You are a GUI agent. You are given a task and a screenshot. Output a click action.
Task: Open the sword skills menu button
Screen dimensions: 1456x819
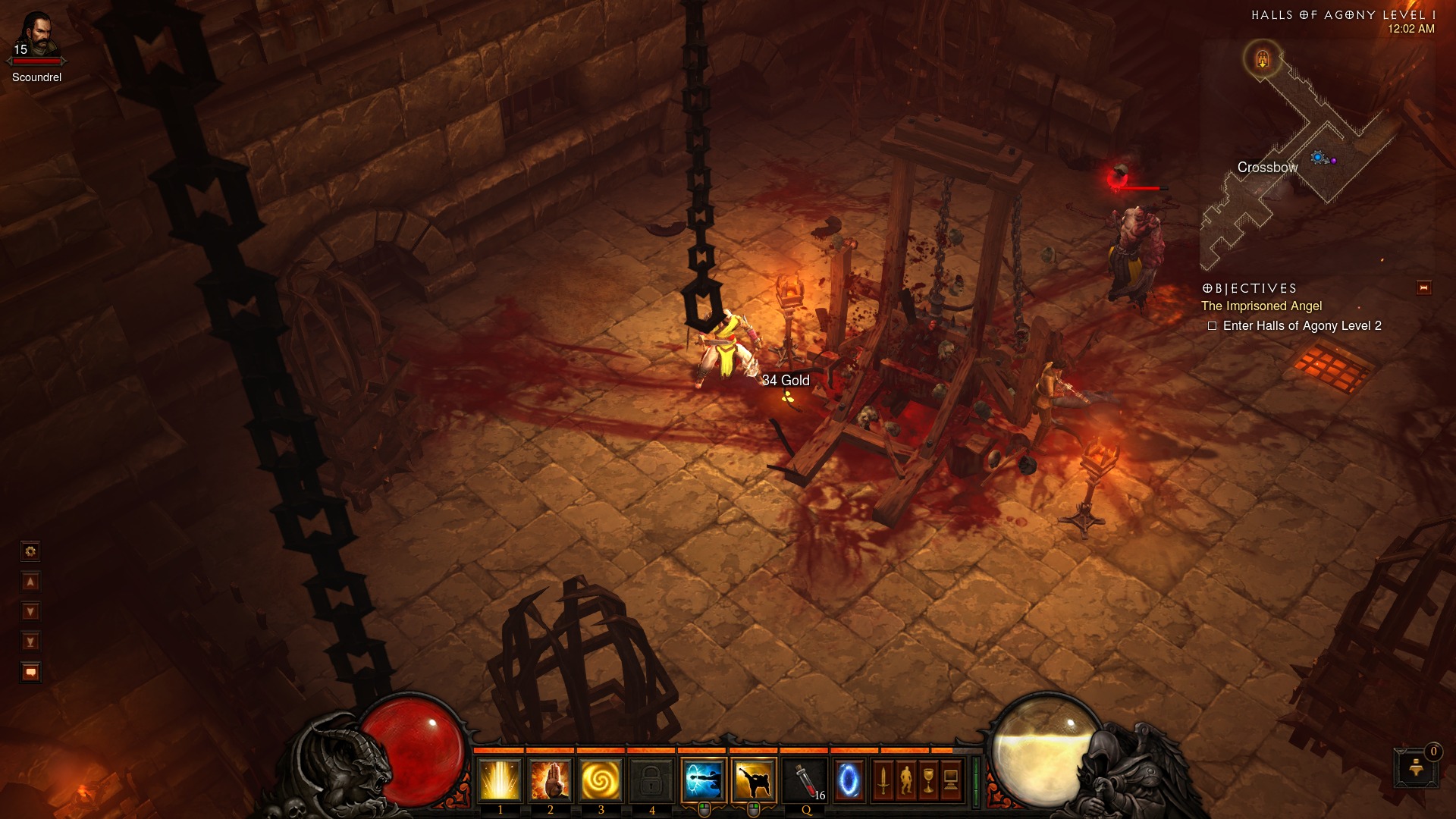[x=883, y=780]
